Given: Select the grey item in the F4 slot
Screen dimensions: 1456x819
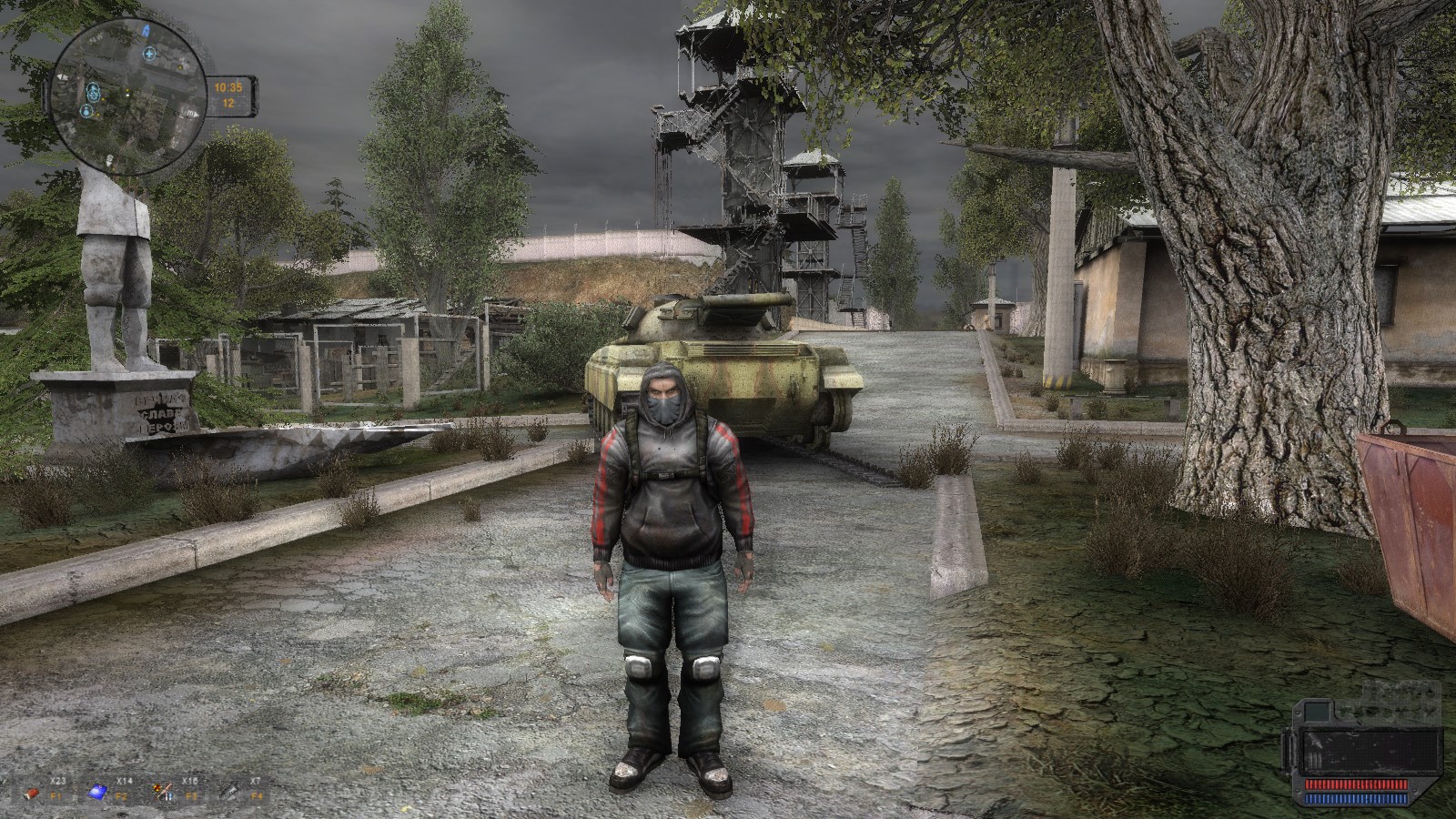Looking at the screenshot, I should coord(229,793).
